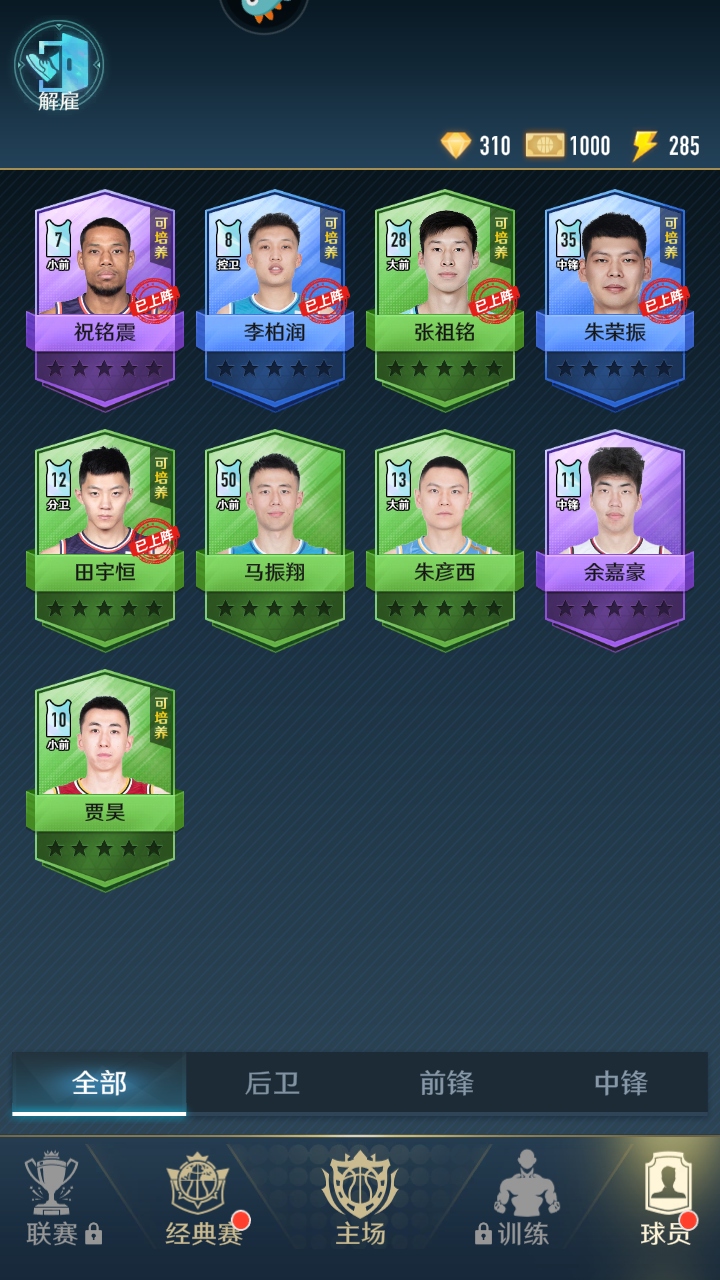Switch to the 全部 filter tab
720x1280 pixels.
pos(99,1083)
